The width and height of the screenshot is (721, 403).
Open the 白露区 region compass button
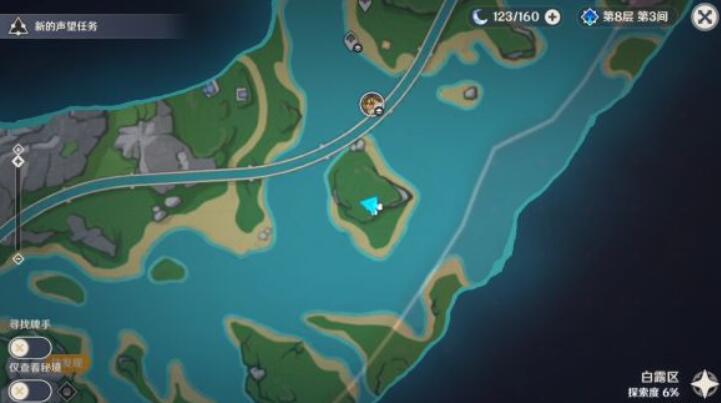[x=704, y=384]
